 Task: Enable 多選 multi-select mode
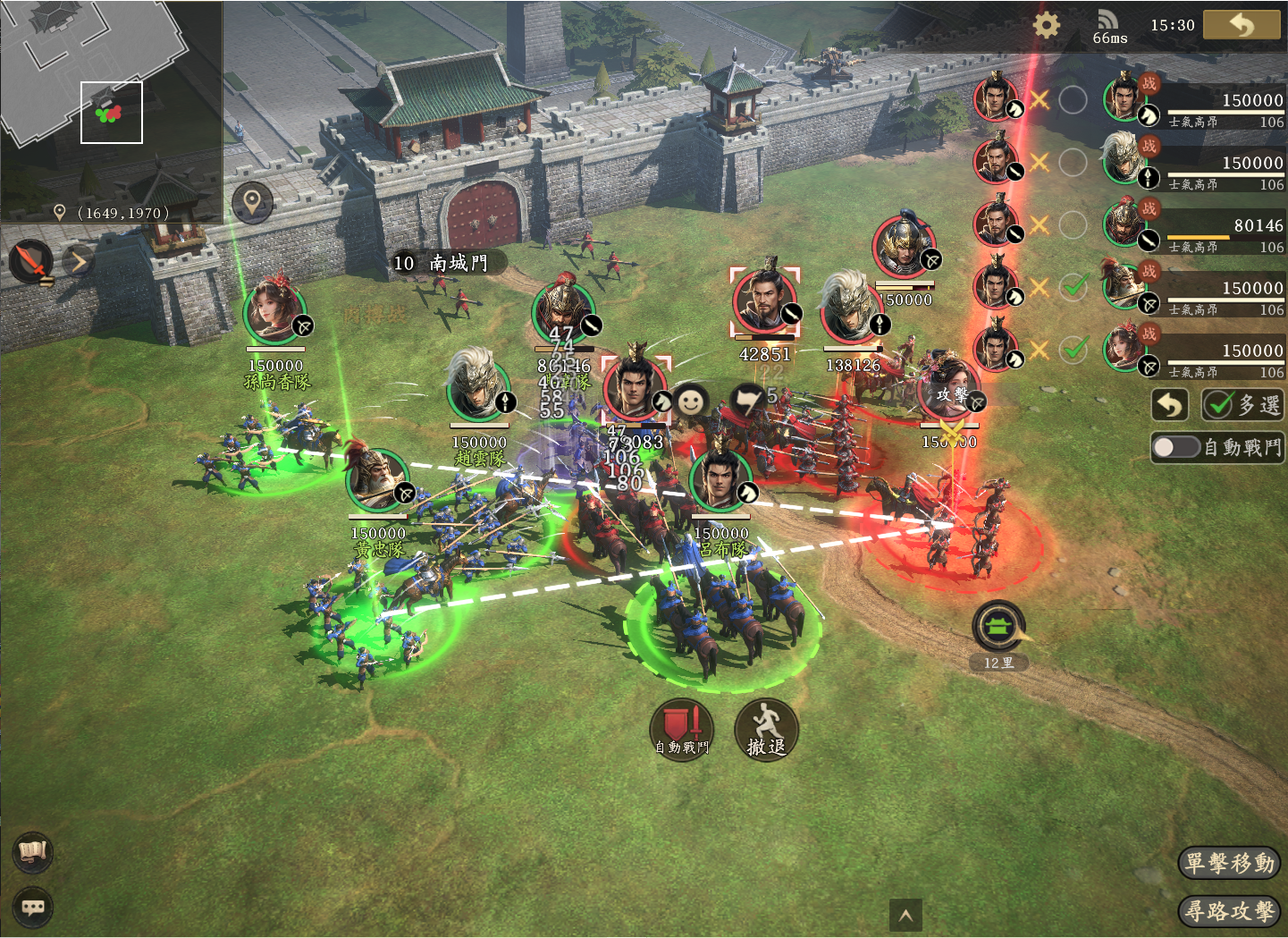tap(1242, 405)
